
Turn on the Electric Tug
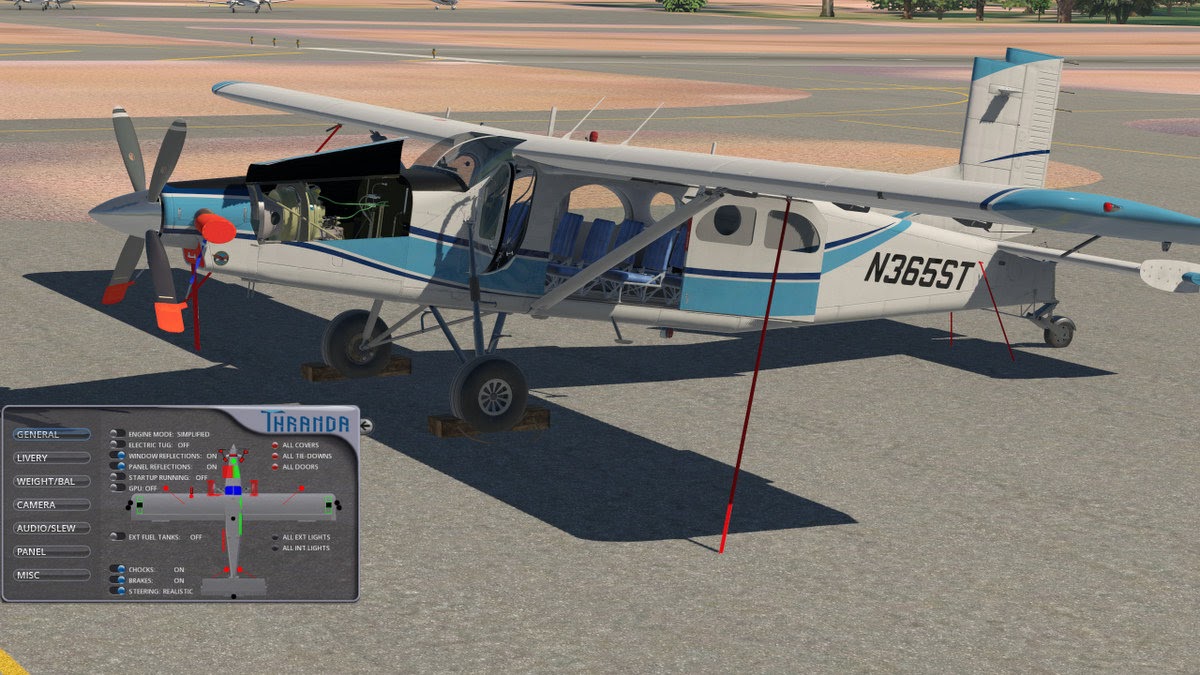coord(119,445)
